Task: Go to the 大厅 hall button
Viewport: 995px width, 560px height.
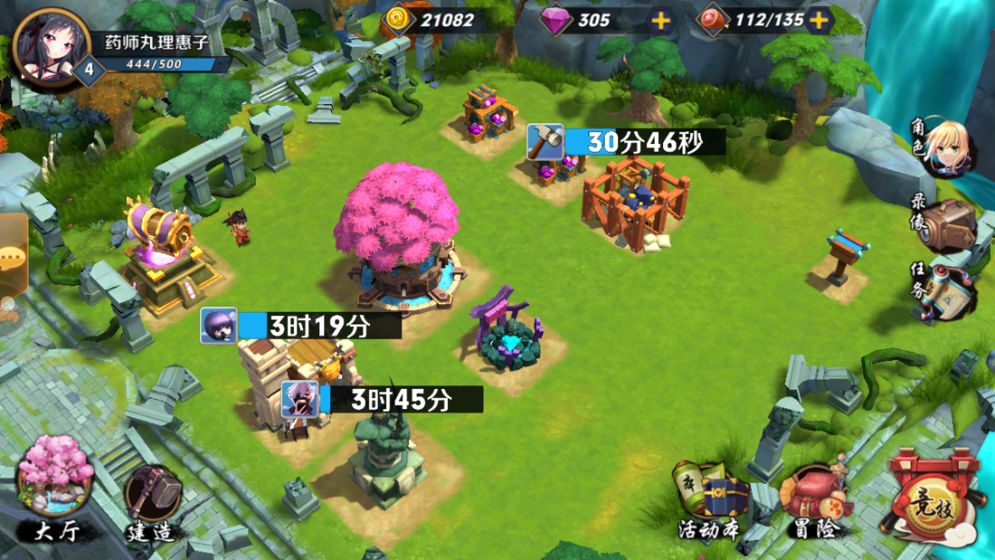Action: tap(56, 487)
